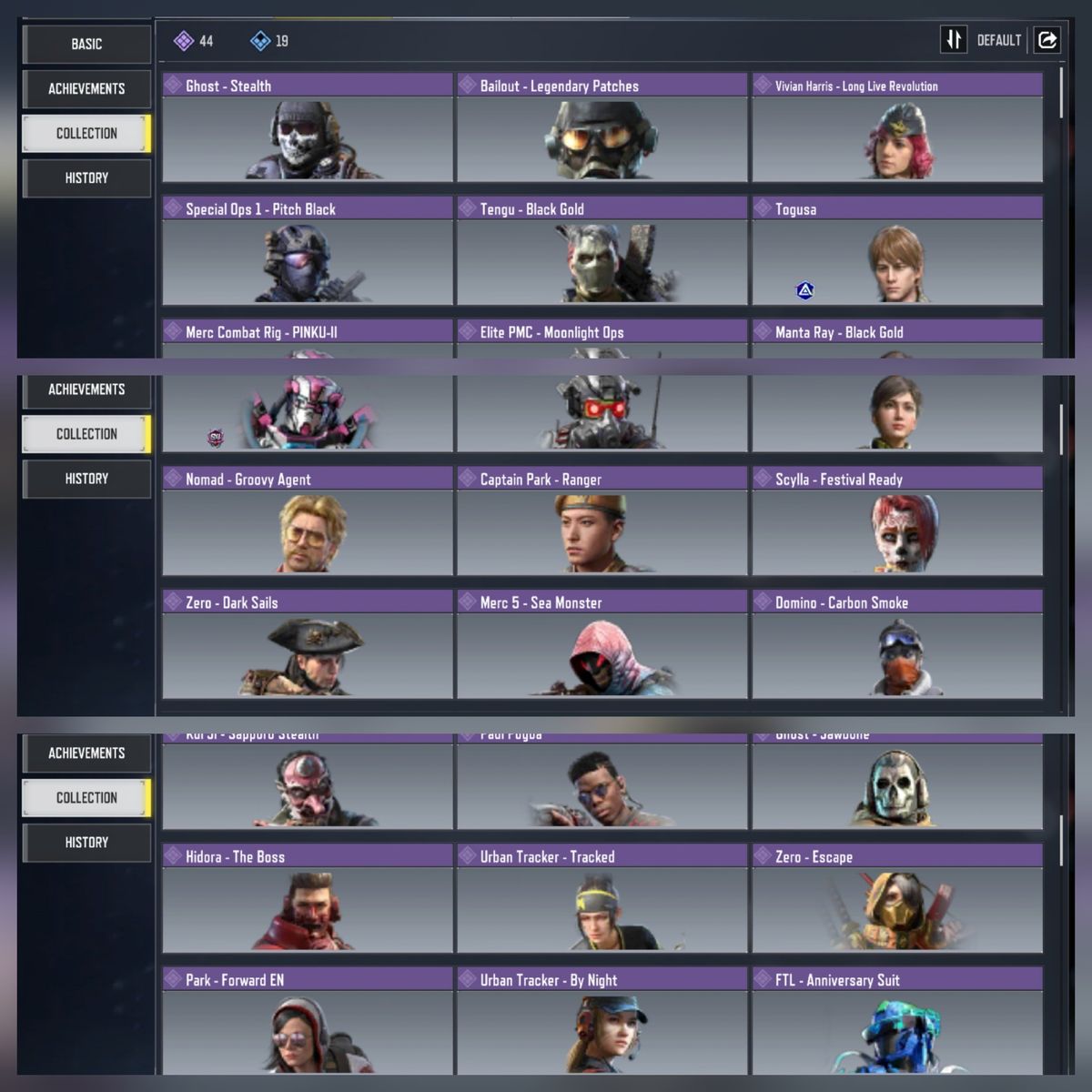Select the Zero - Dark Sails card
Screen dimensions: 1092x1092
308,644
